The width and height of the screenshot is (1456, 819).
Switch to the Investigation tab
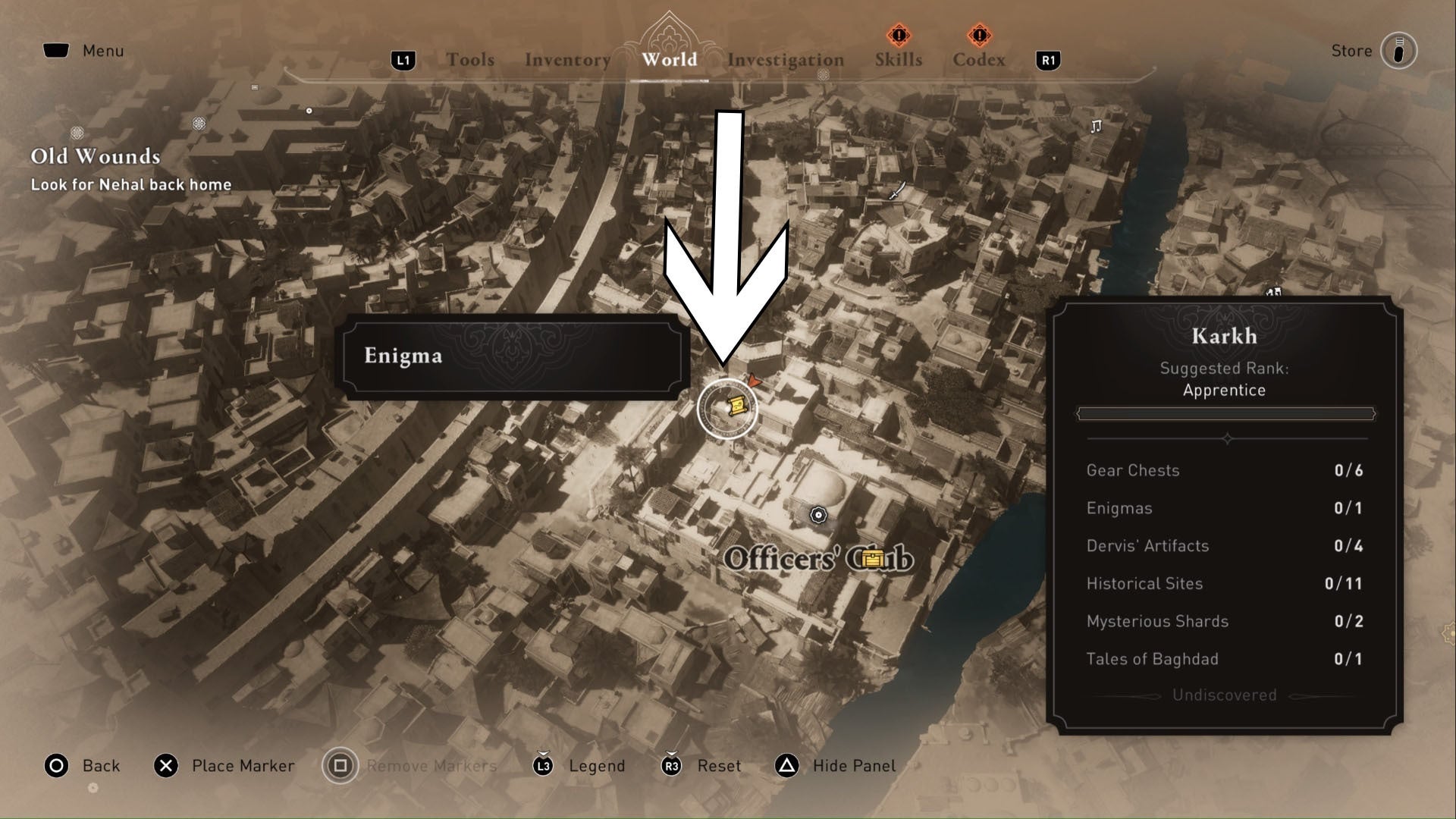pyautogui.click(x=786, y=59)
